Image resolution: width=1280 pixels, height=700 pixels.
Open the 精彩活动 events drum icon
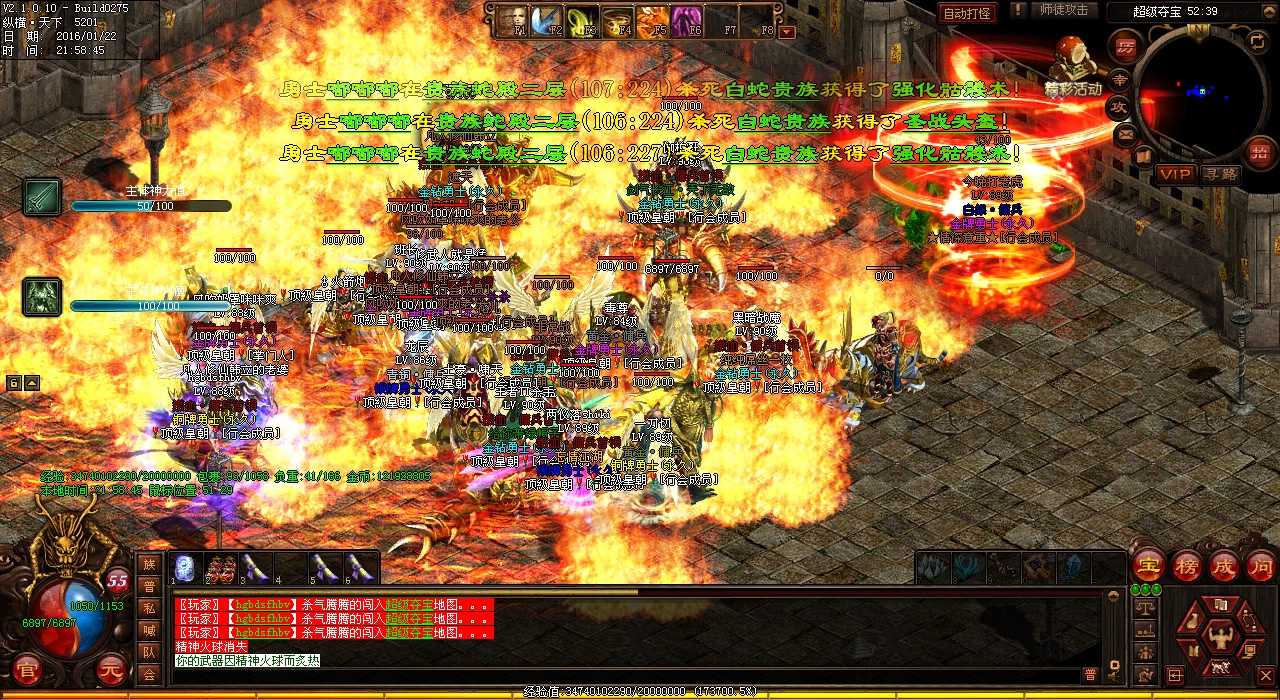pos(1072,59)
